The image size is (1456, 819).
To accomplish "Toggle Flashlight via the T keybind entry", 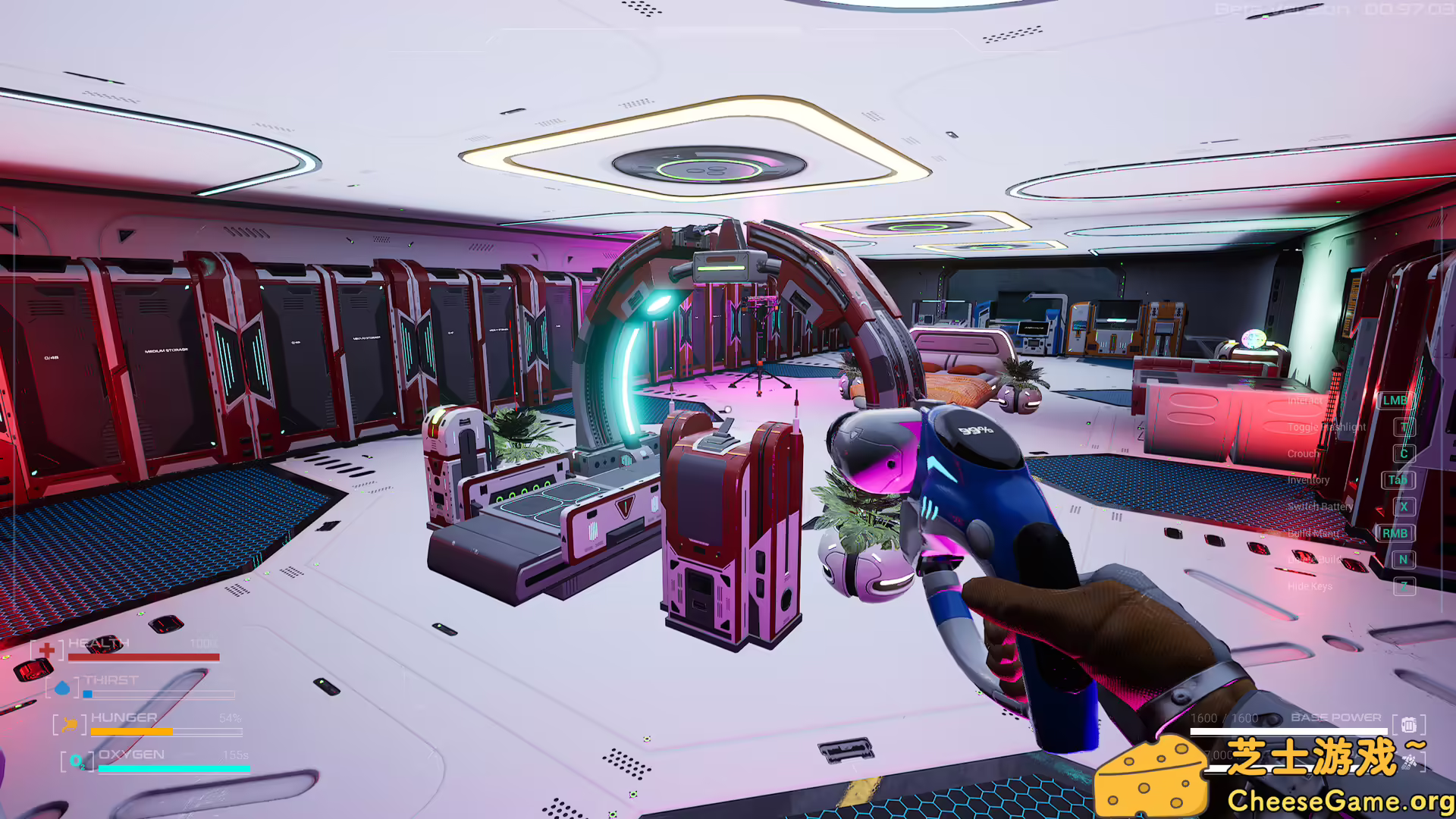I will [1404, 427].
